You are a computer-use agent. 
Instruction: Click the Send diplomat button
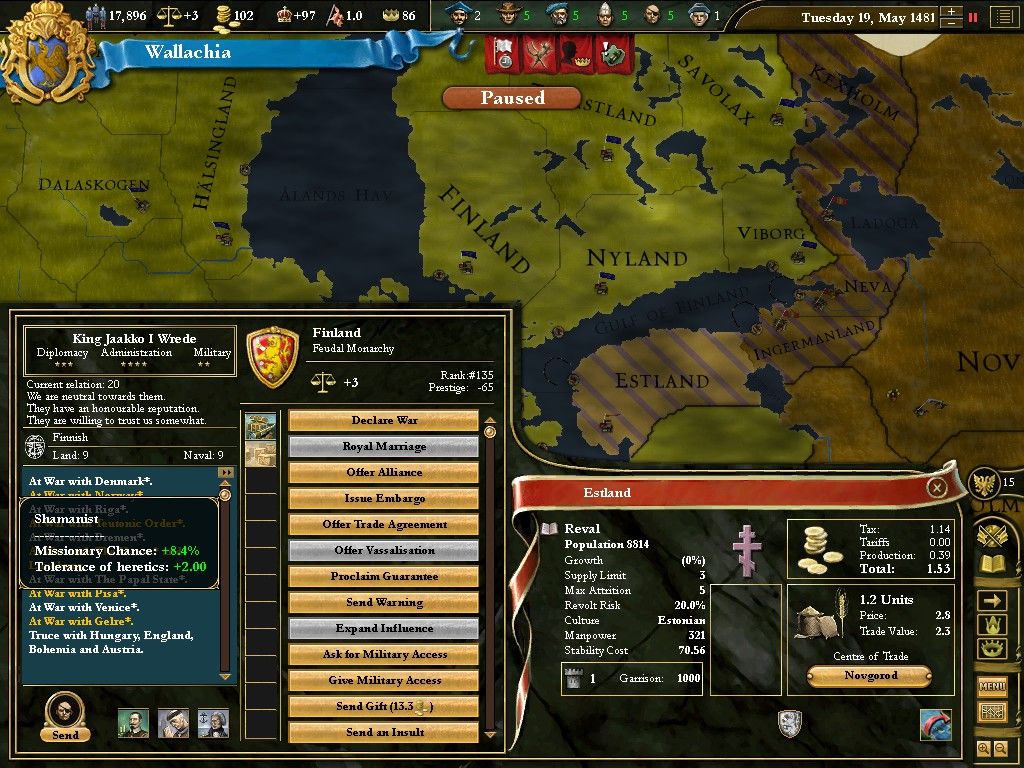pyautogui.click(x=65, y=716)
